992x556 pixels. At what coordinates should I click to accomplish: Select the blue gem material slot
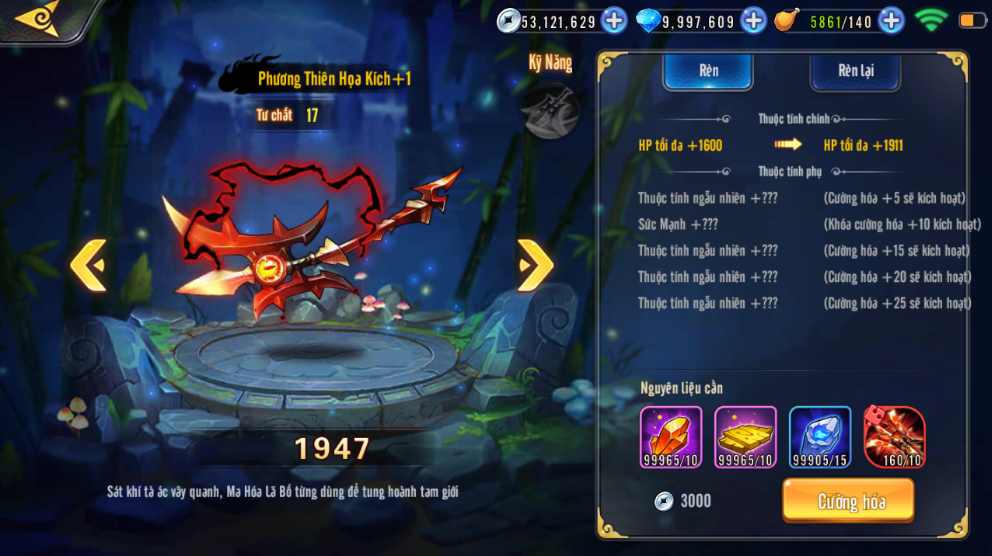tap(820, 437)
